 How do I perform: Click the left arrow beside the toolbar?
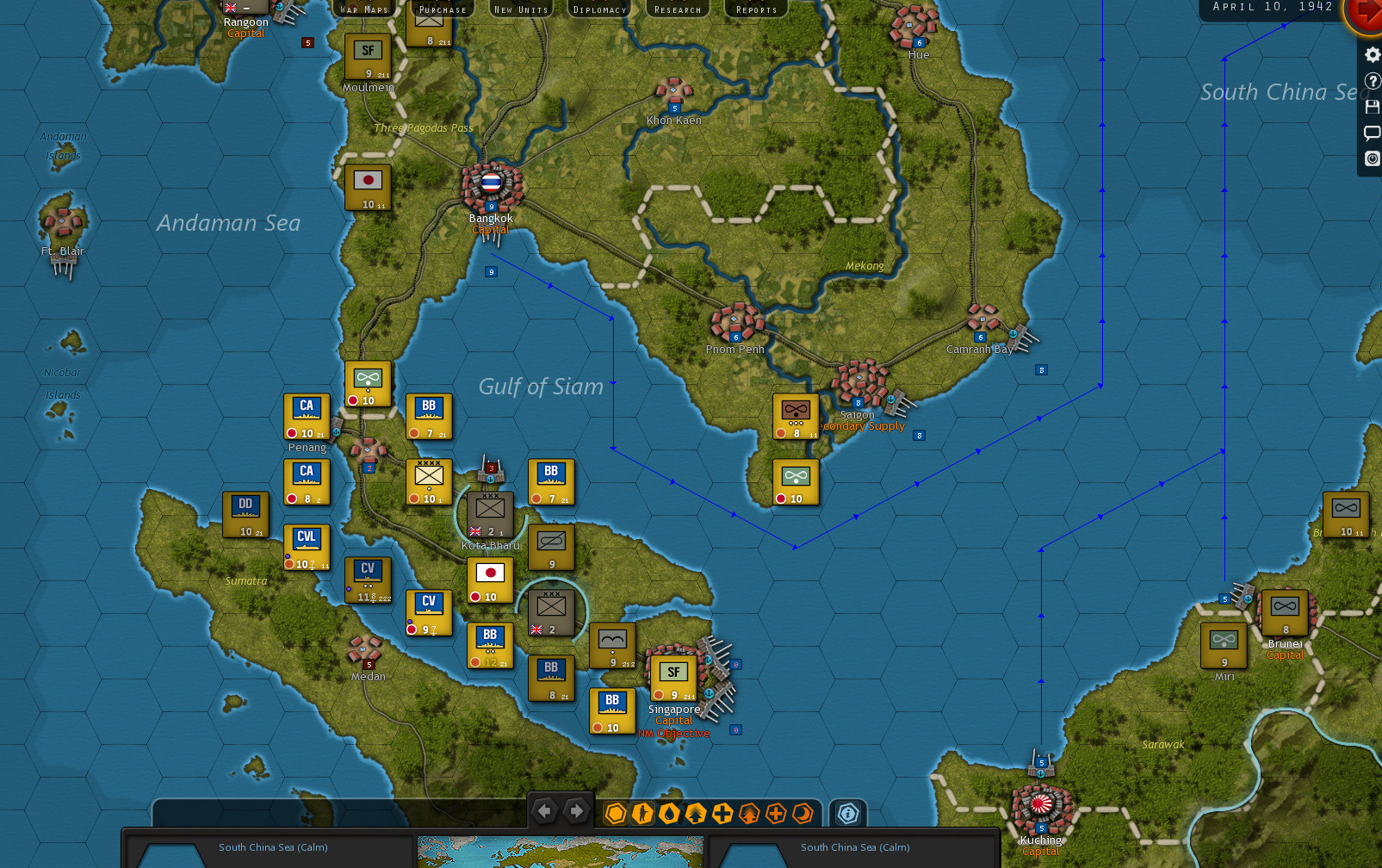coord(545,811)
